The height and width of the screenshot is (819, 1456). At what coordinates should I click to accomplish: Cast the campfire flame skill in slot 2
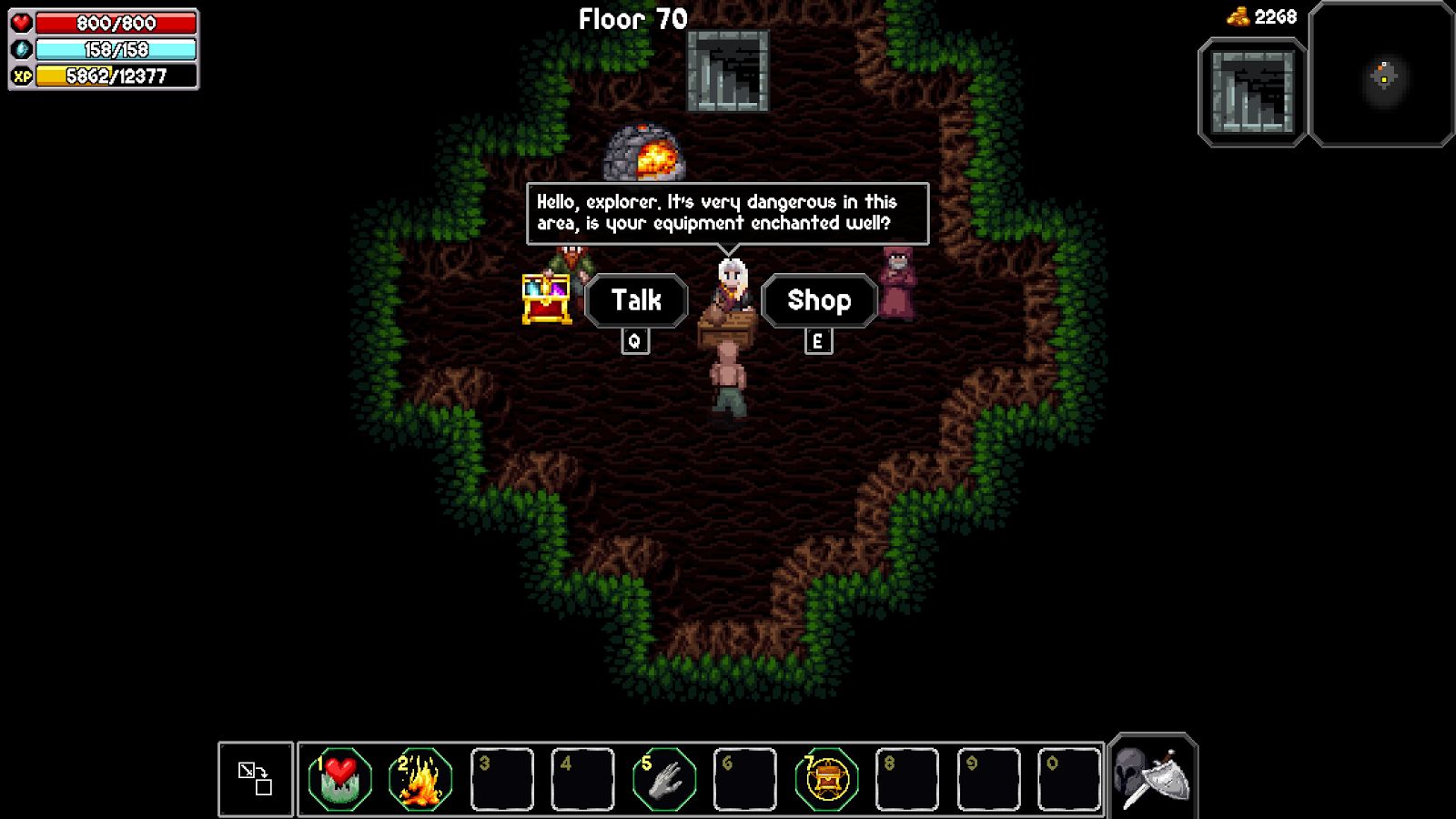420,779
